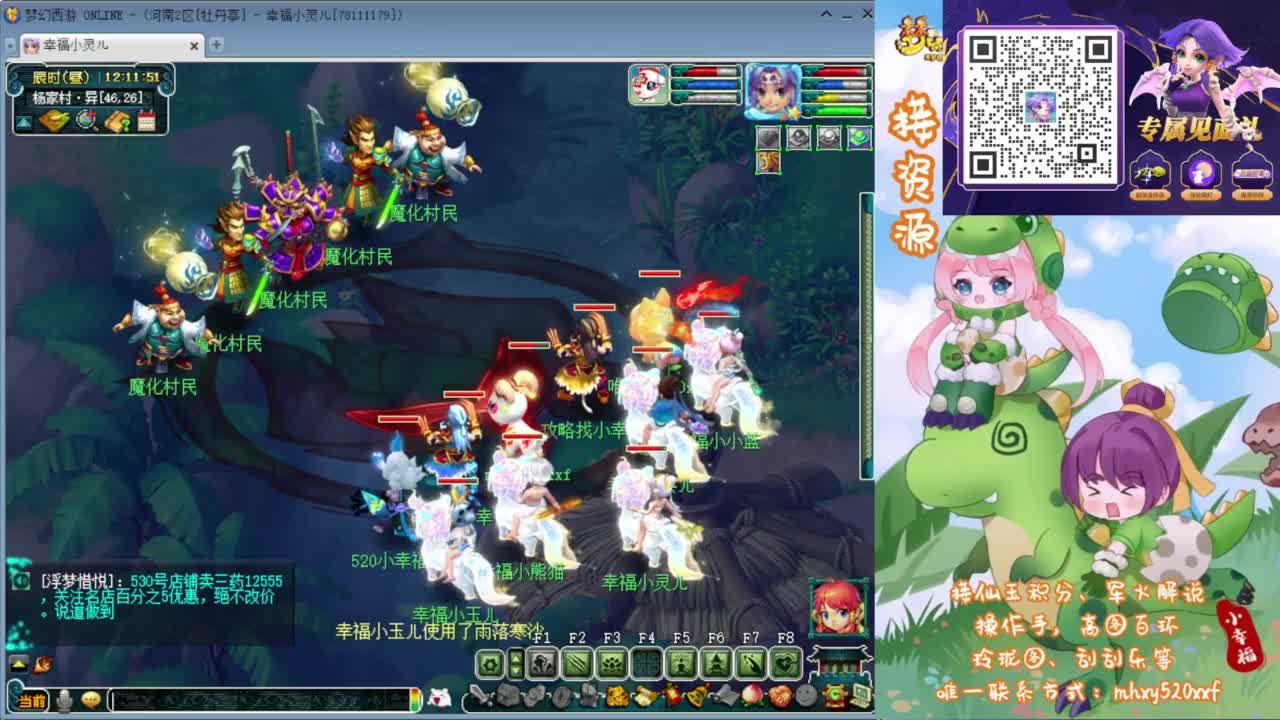
Task: Toggle the heart-shaped buff icon under character portrait
Action: (x=768, y=137)
